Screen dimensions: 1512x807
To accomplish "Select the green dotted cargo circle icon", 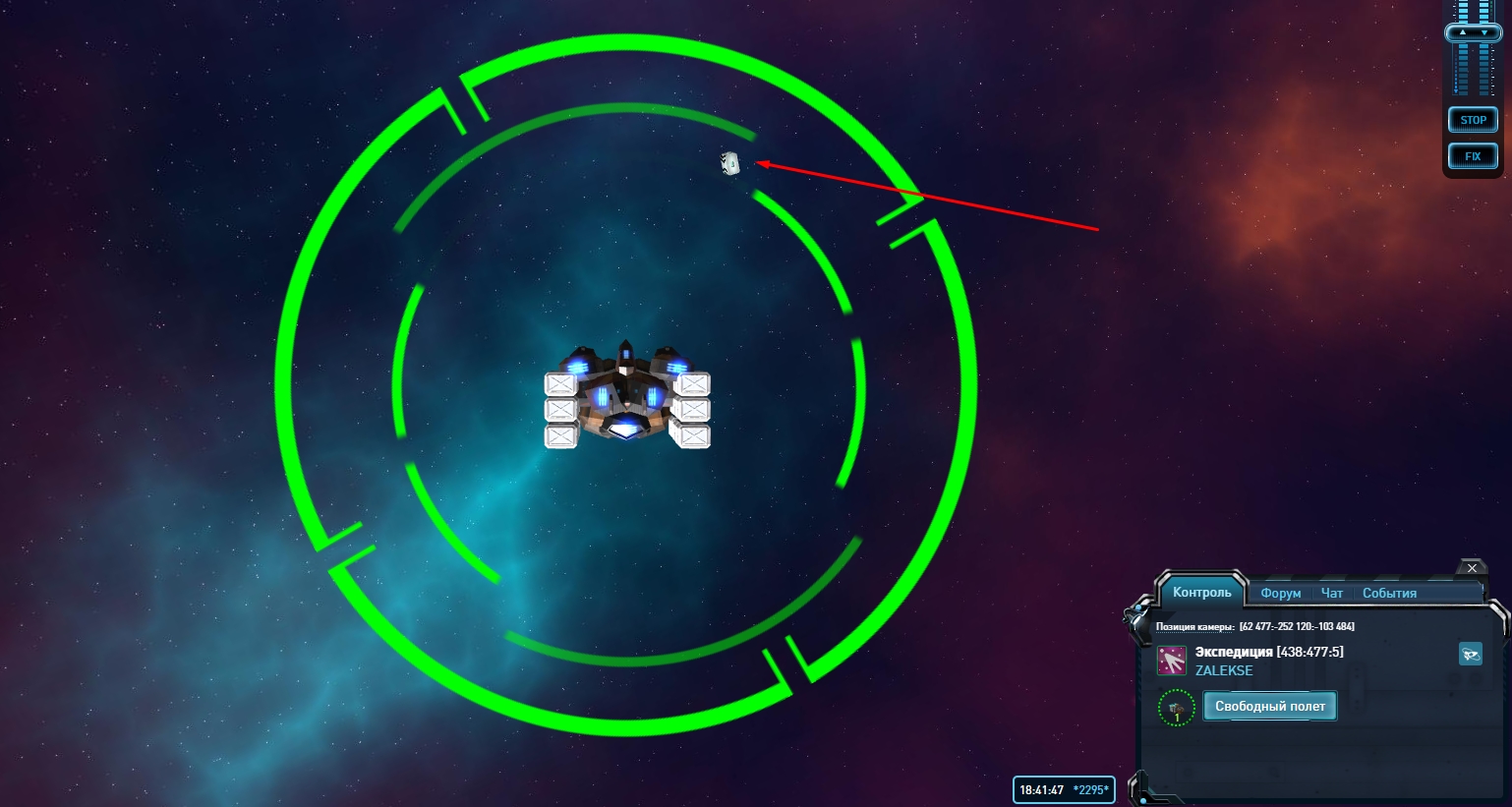I will (x=1177, y=708).
